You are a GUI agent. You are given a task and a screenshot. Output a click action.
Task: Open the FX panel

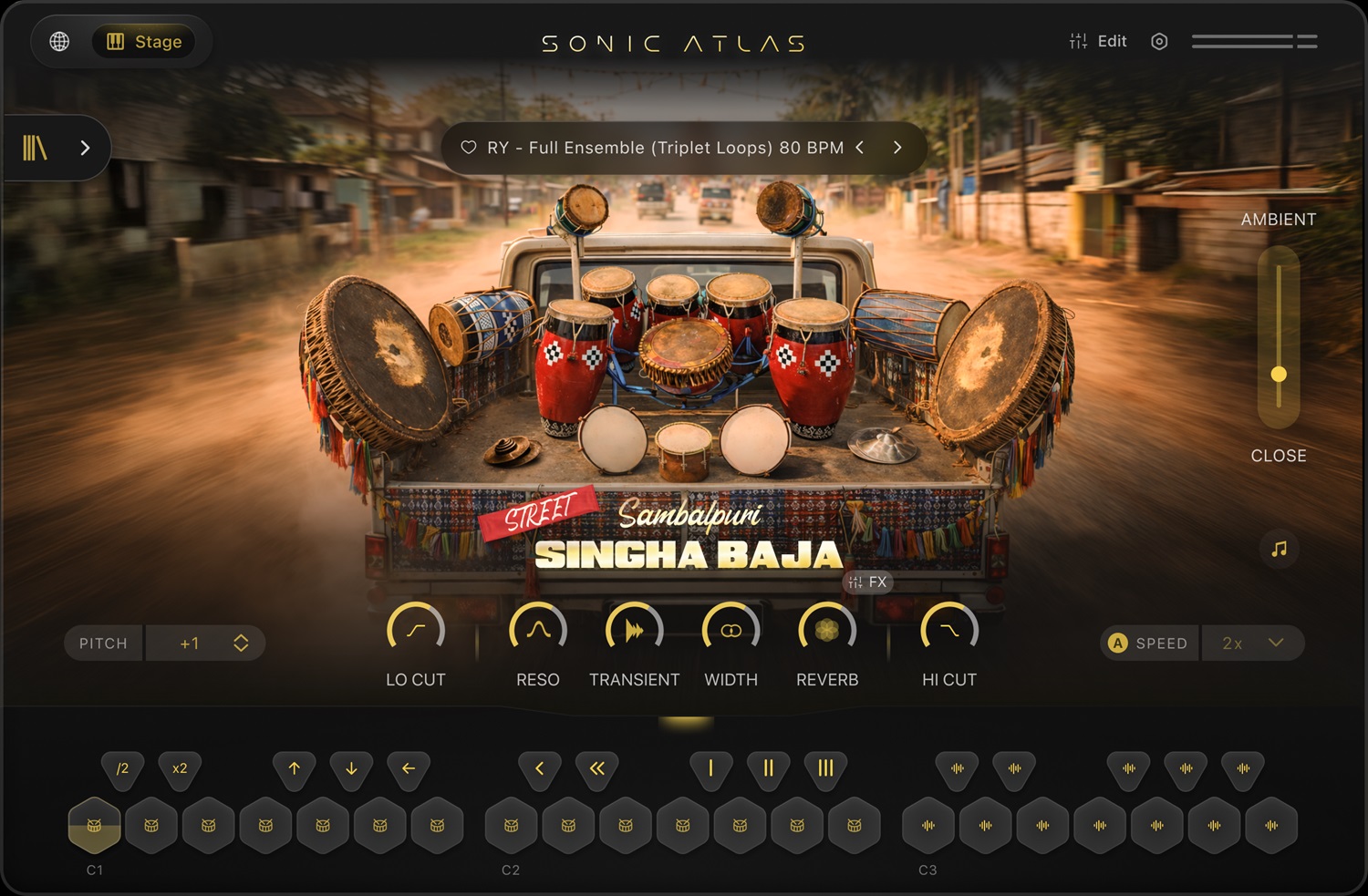867,582
